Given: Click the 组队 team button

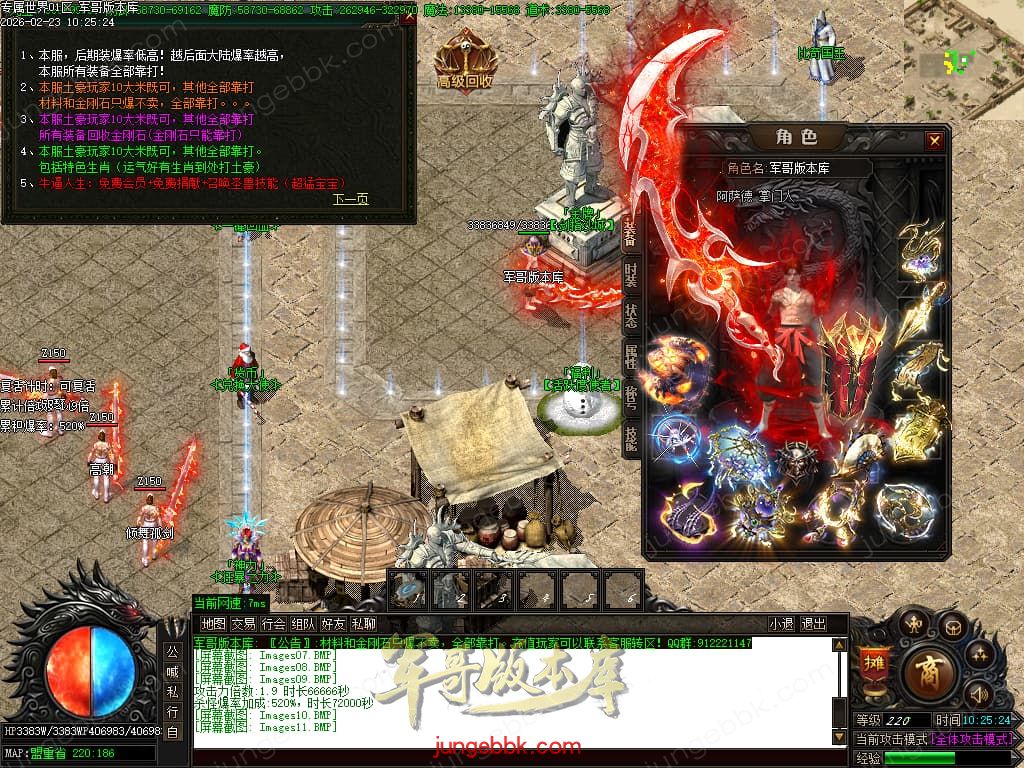Looking at the screenshot, I should click(x=303, y=624).
